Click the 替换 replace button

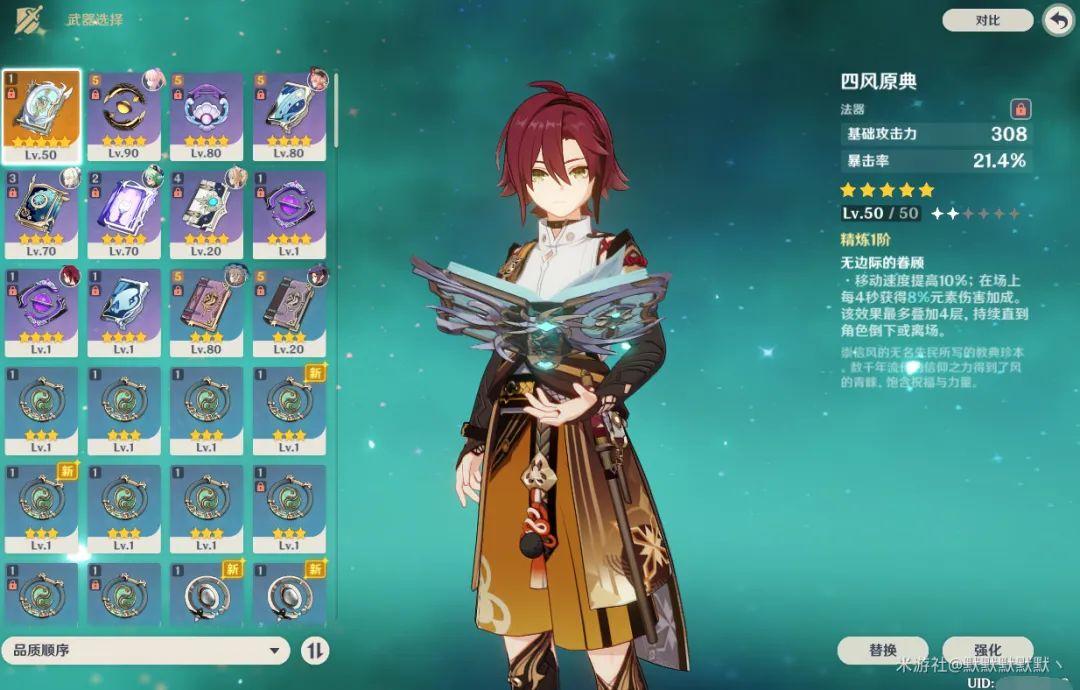click(883, 650)
